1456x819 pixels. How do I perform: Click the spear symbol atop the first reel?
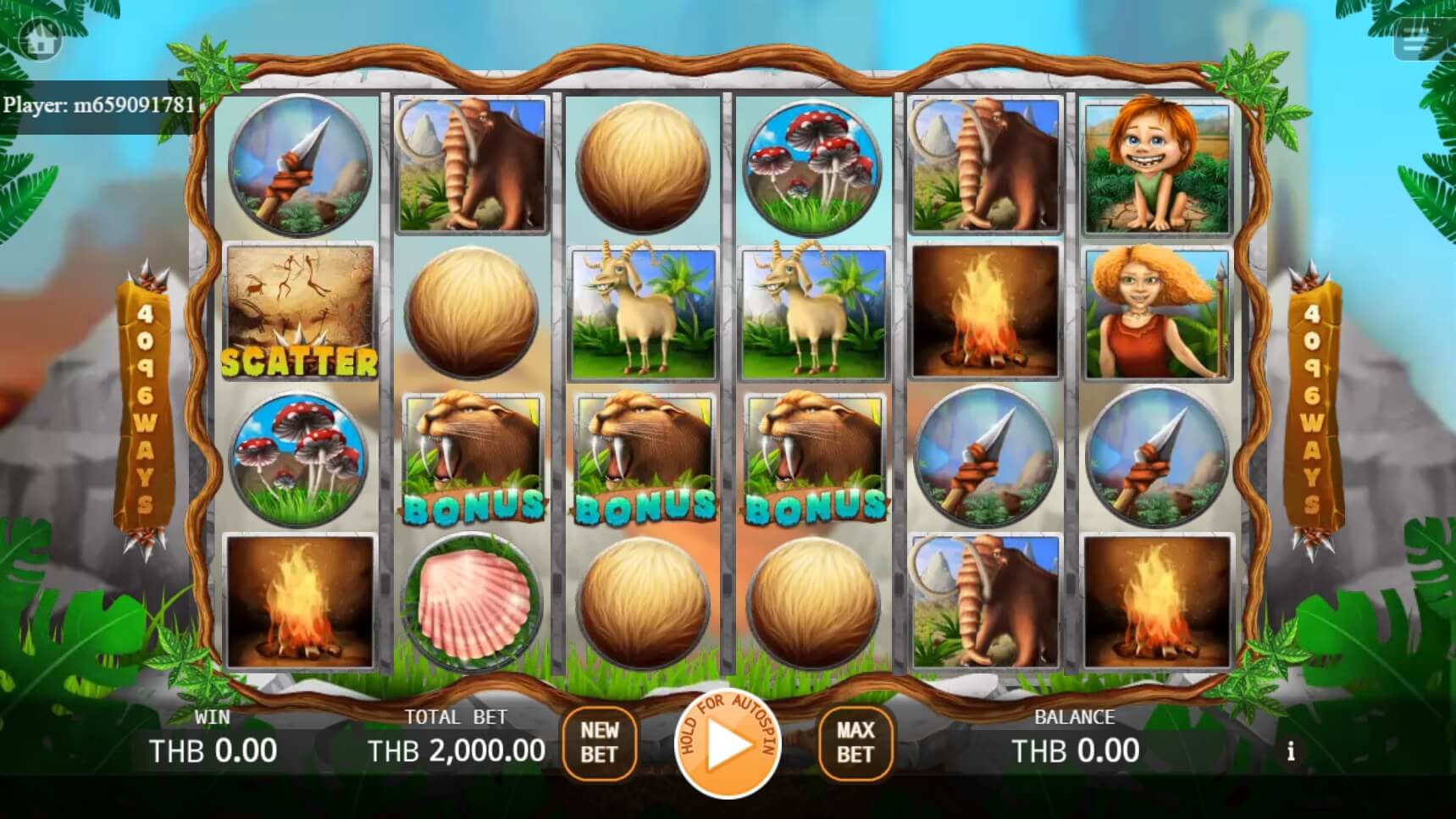coord(298,166)
